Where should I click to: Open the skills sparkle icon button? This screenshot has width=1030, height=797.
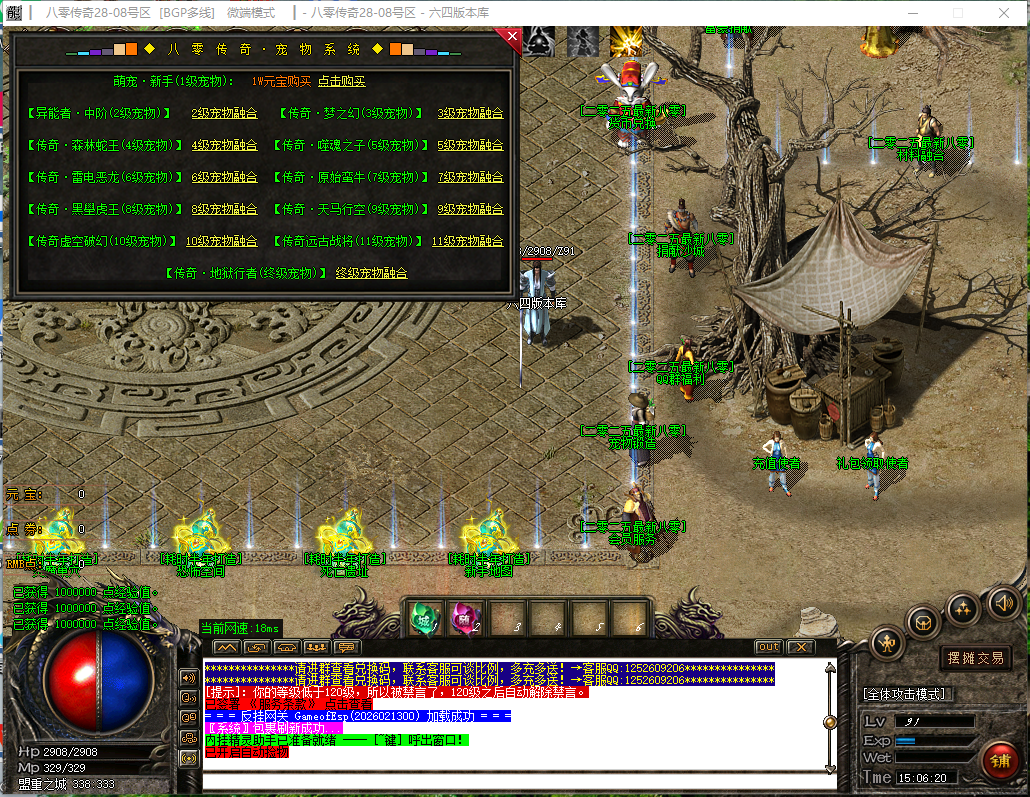pos(963,607)
